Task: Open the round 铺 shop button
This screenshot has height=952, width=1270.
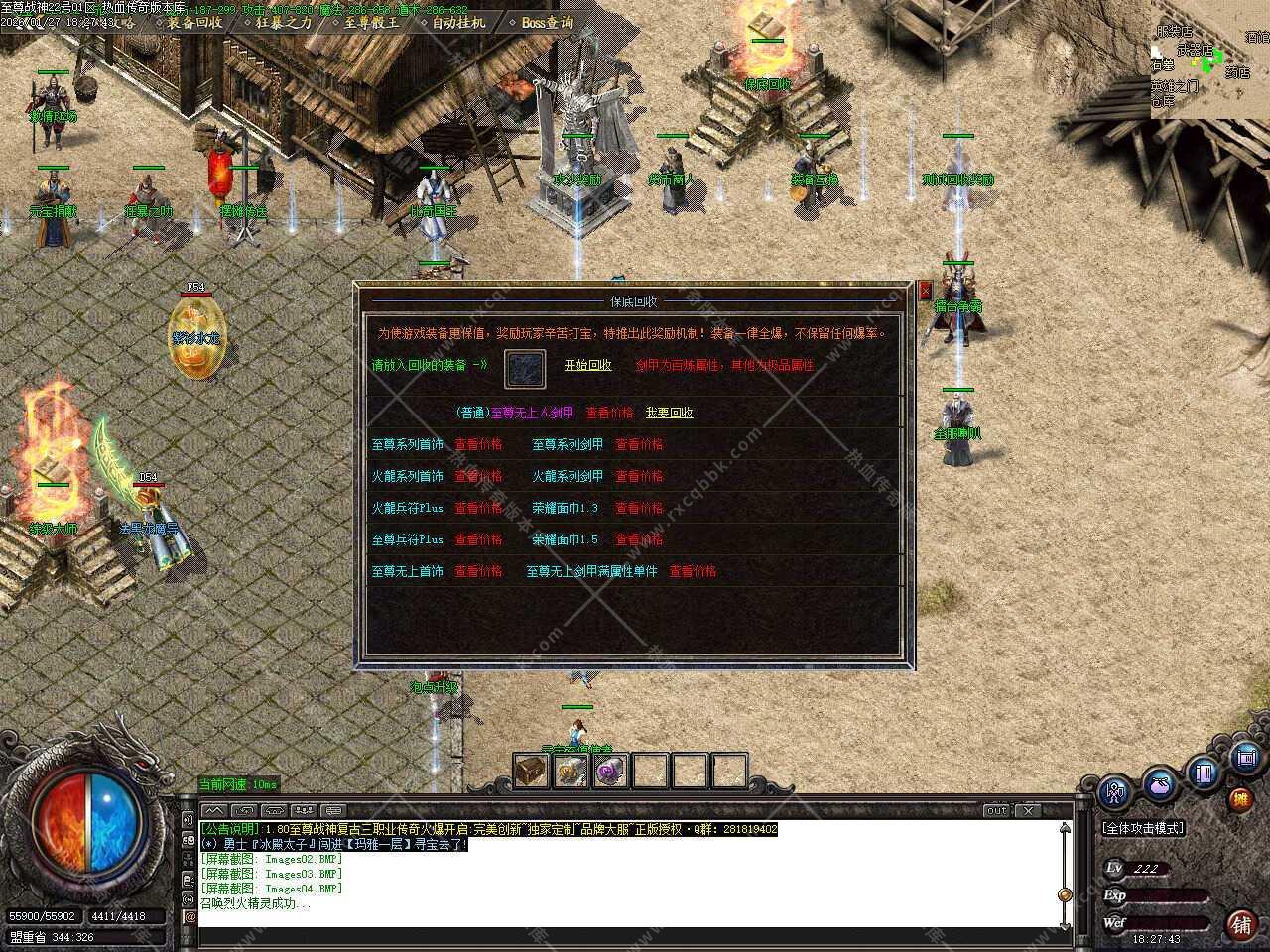Action: (1240, 925)
